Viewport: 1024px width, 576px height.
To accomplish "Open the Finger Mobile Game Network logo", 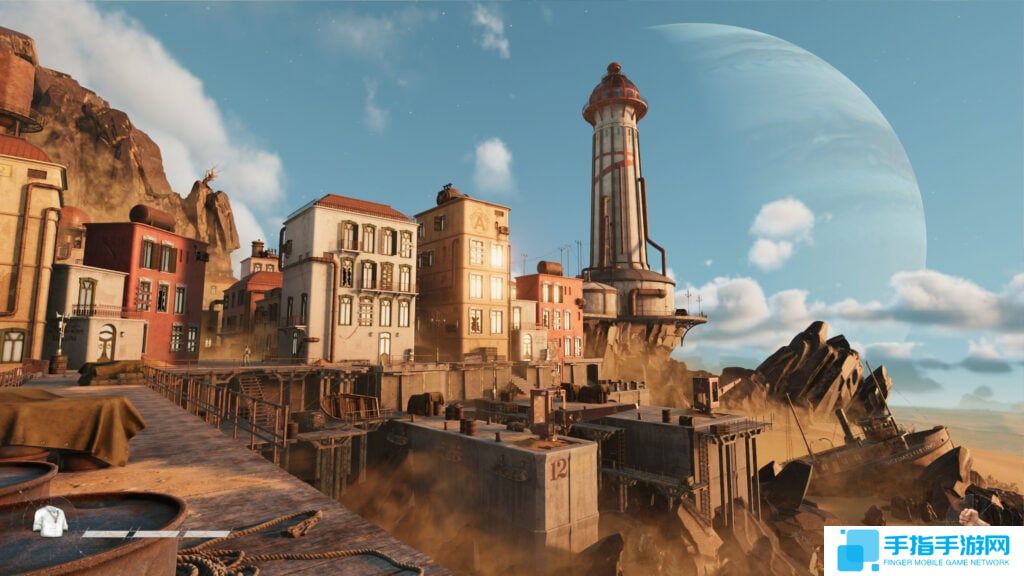I will point(922,549).
